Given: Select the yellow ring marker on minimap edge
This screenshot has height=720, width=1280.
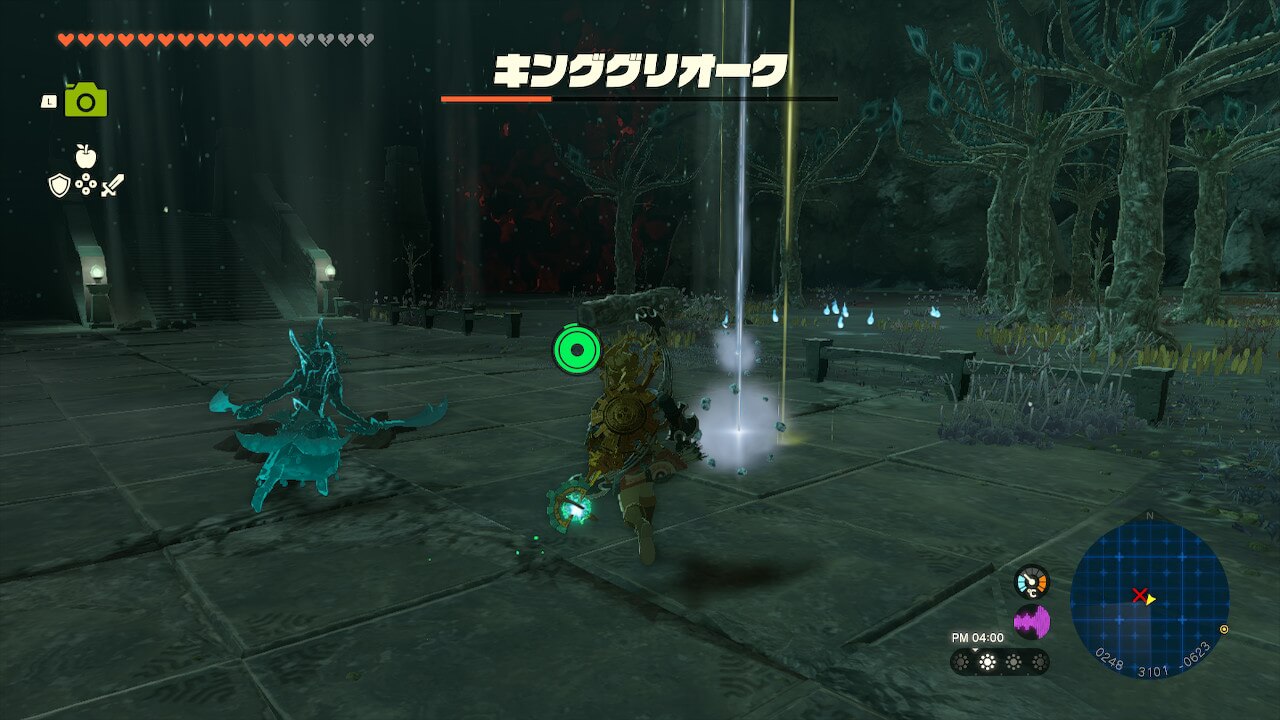Looking at the screenshot, I should point(1225,630).
